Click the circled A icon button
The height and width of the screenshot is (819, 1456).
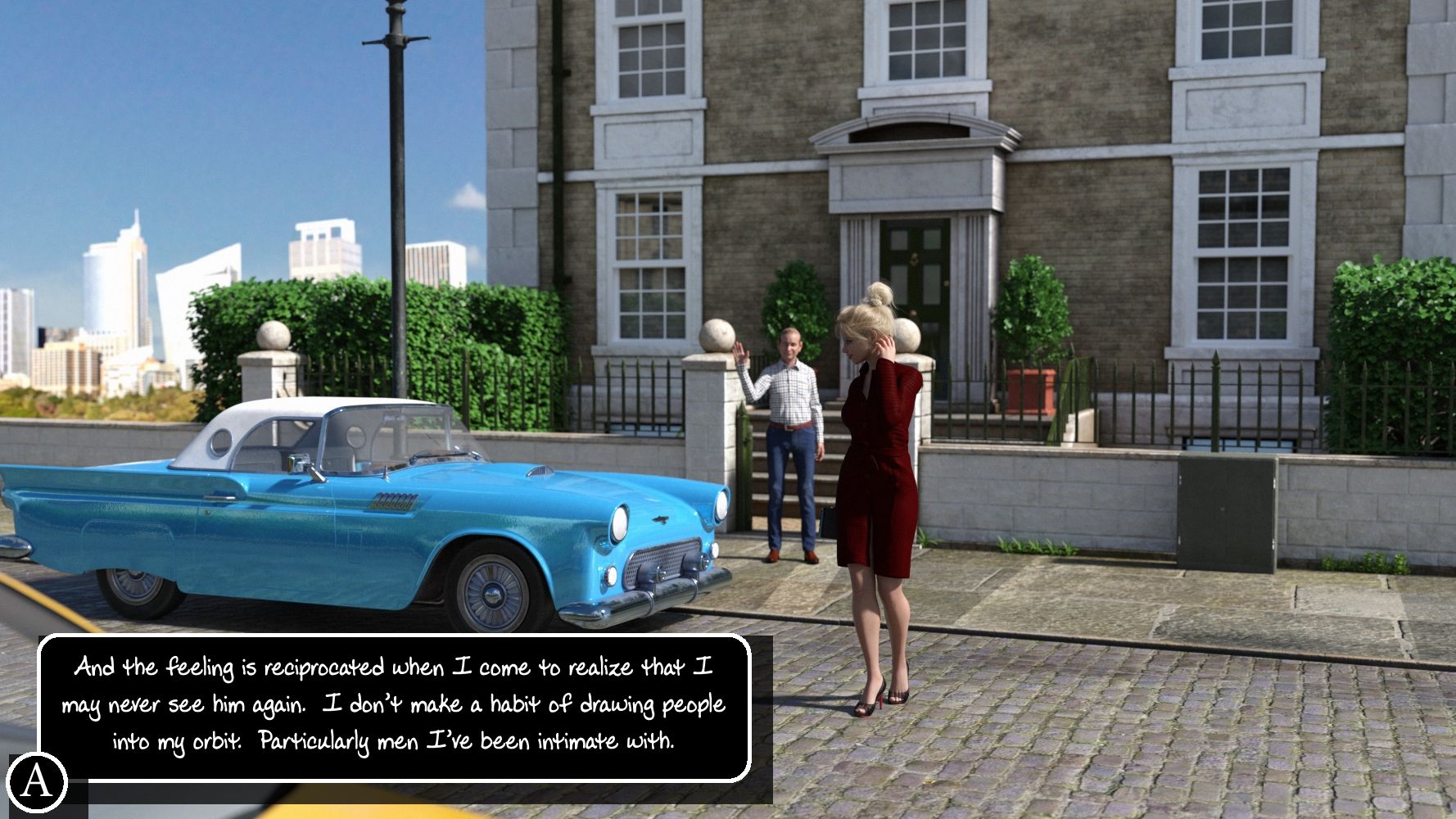point(36,781)
